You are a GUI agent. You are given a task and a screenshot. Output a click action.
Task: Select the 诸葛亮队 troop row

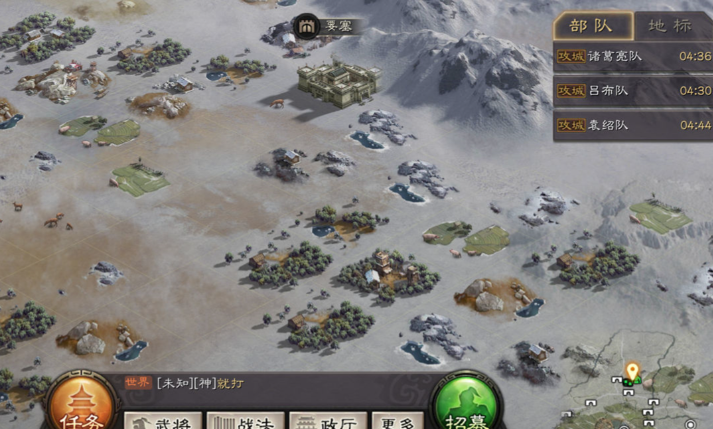tap(632, 57)
